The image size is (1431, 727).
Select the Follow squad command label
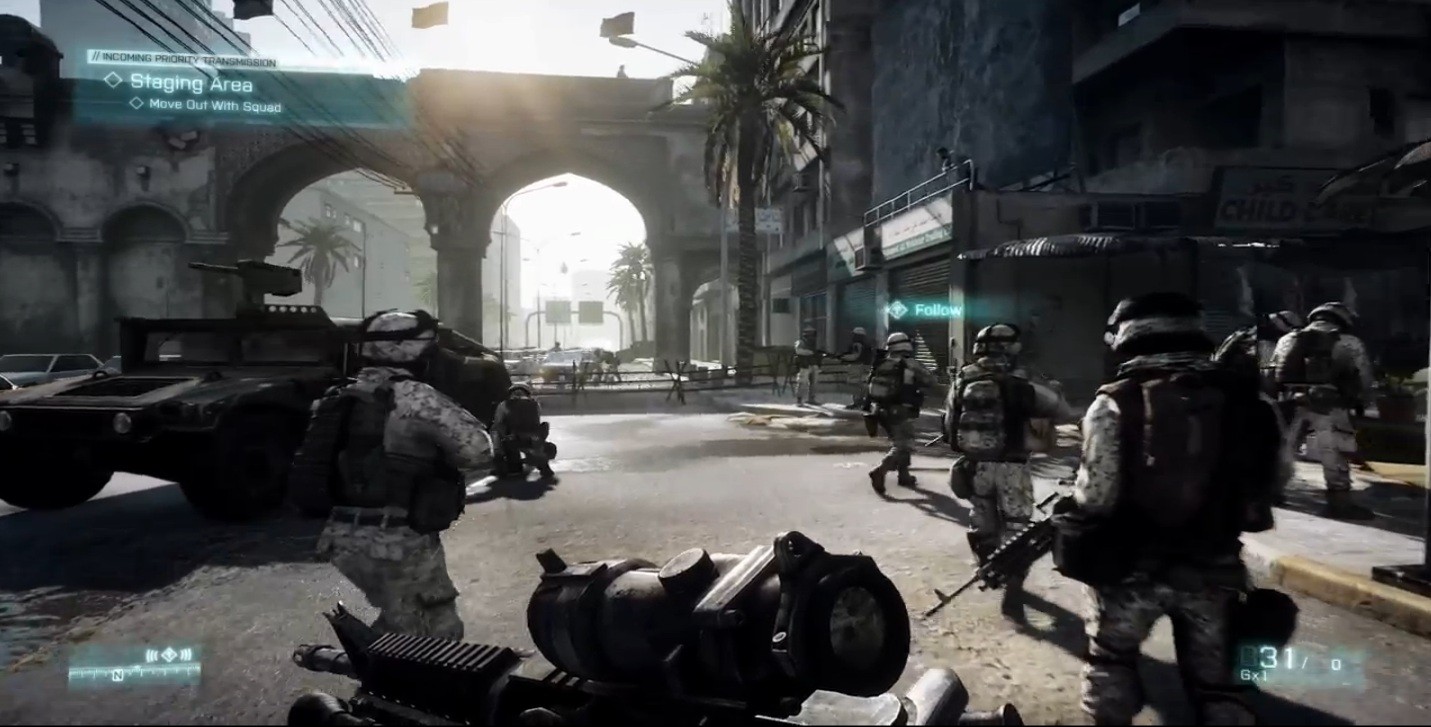938,310
